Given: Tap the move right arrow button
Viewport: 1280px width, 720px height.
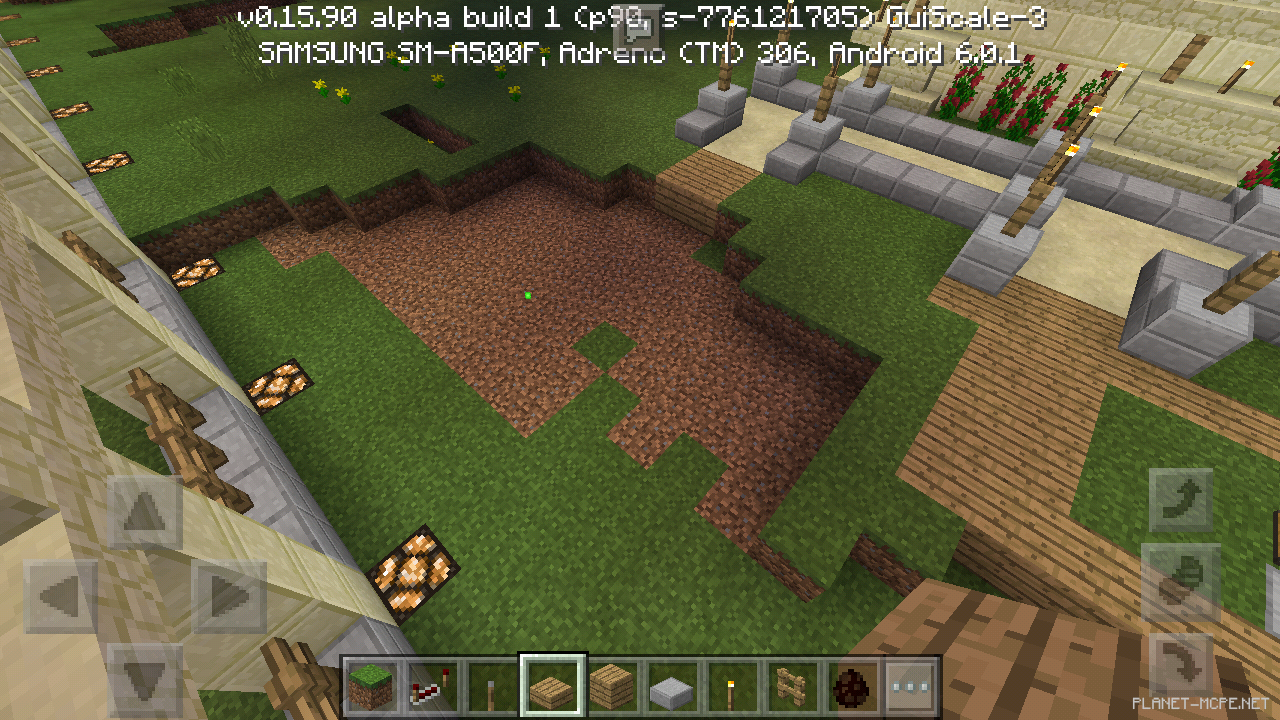Looking at the screenshot, I should click(x=229, y=597).
